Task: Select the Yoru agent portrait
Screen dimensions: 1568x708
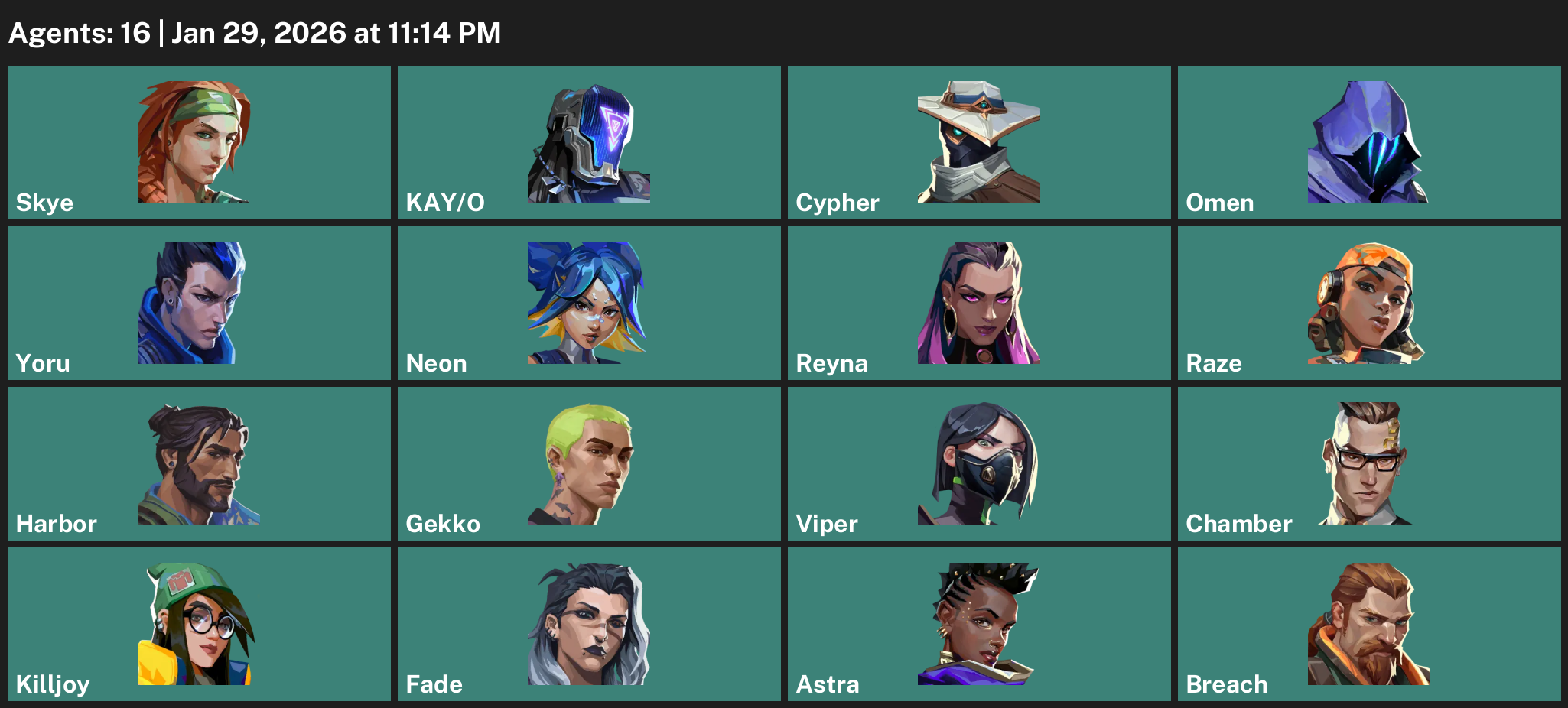Action: pos(190,302)
